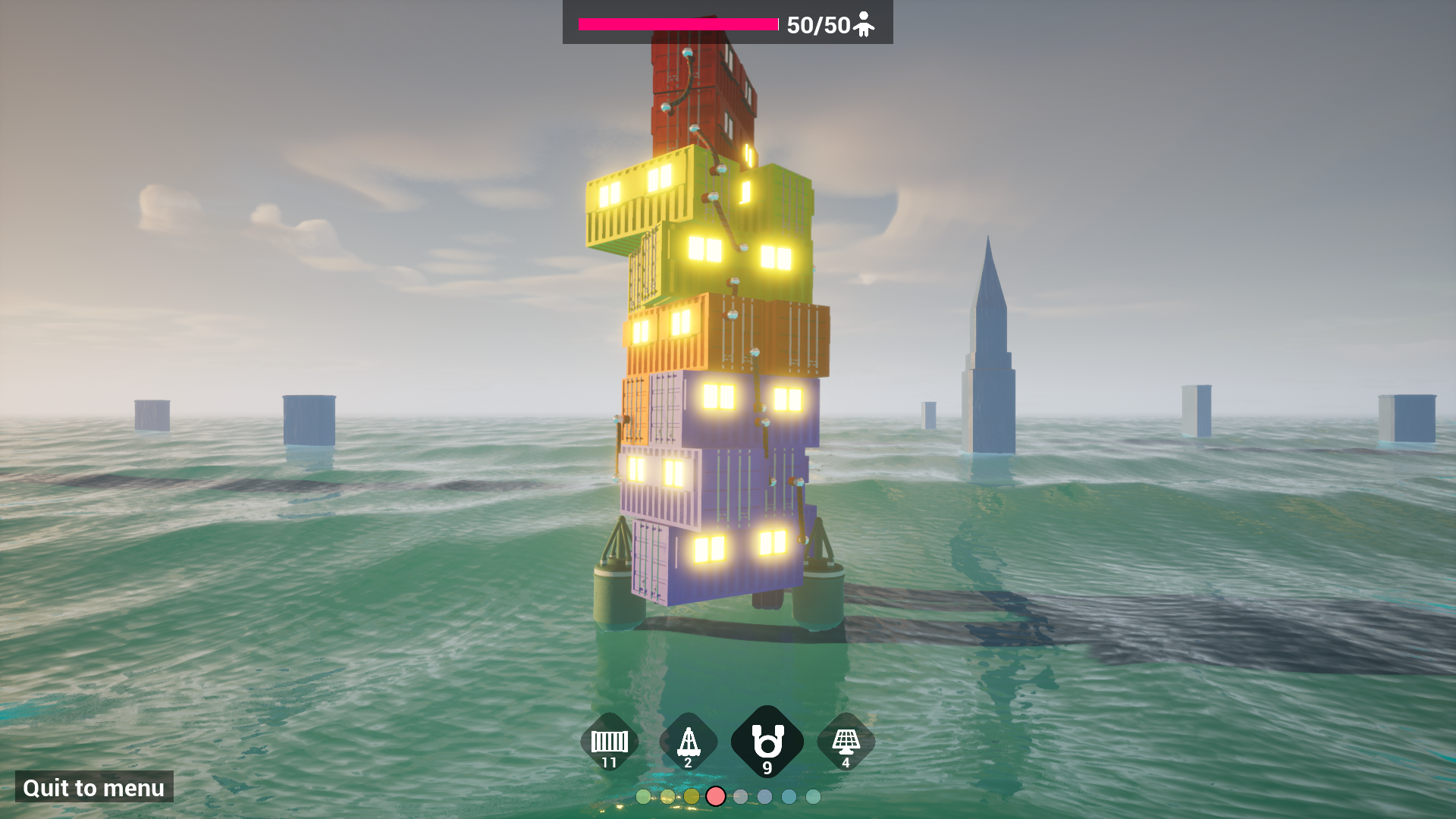Select the pale yellow color swatch

(x=667, y=798)
